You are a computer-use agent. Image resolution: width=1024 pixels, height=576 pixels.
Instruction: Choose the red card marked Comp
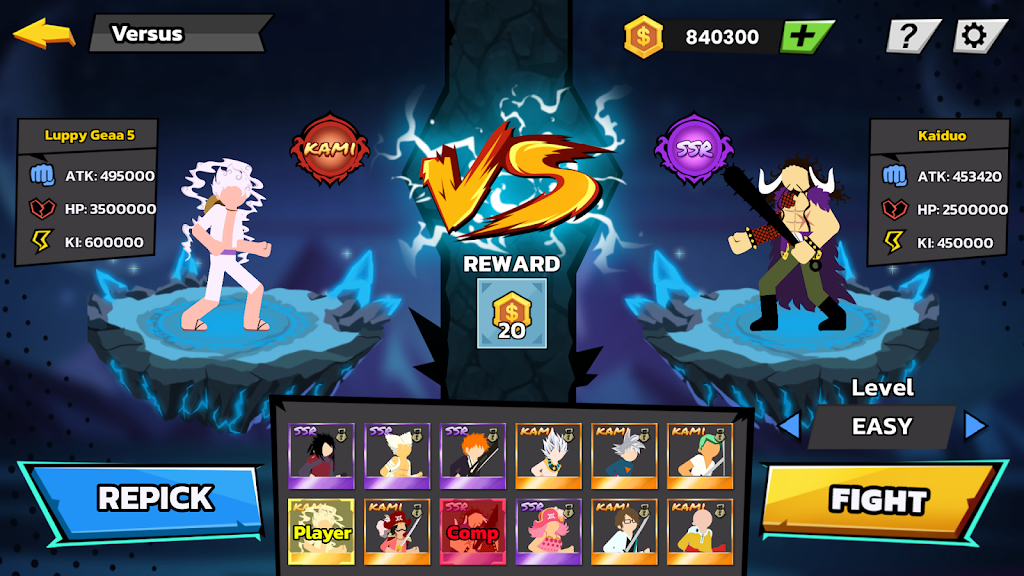[472, 531]
